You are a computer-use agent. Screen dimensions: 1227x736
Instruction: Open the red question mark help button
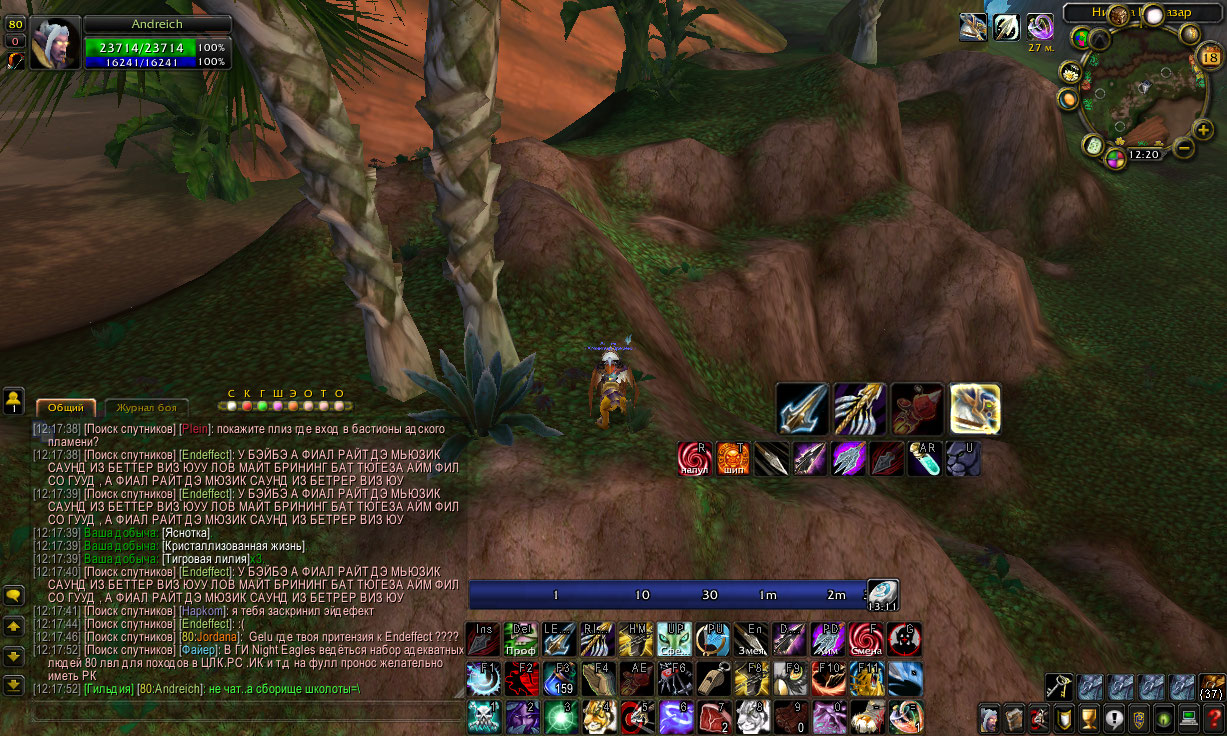click(1213, 718)
